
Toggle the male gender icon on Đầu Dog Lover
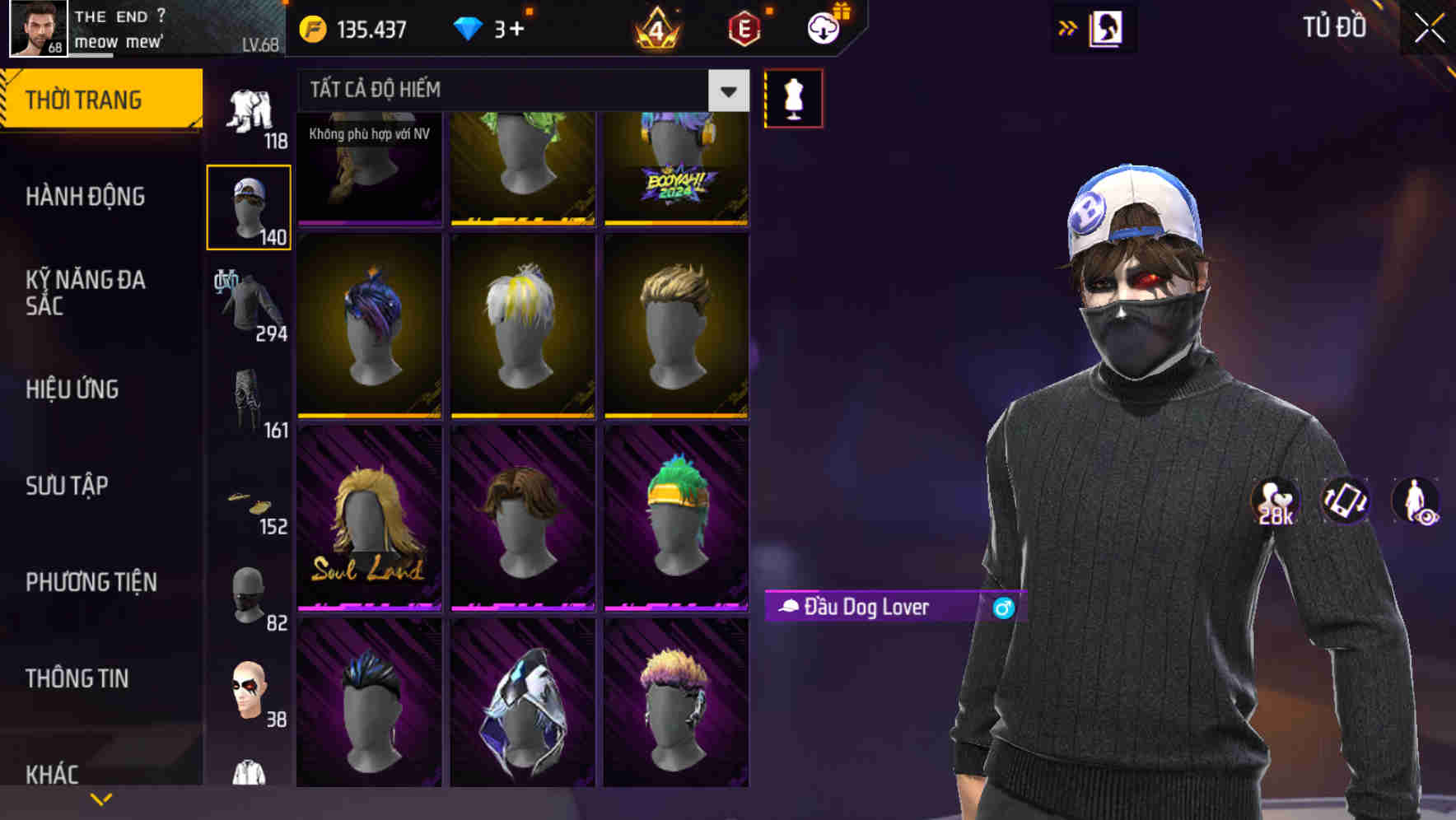click(x=1005, y=608)
